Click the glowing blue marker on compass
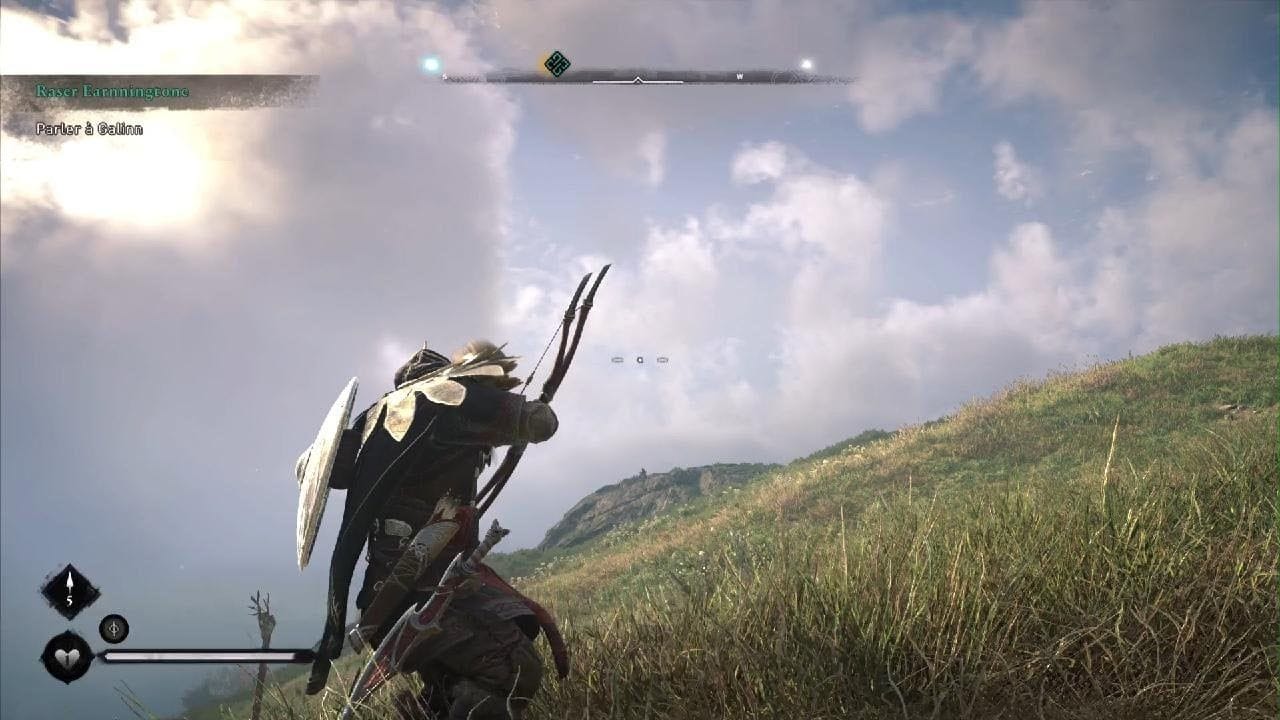 click(431, 64)
